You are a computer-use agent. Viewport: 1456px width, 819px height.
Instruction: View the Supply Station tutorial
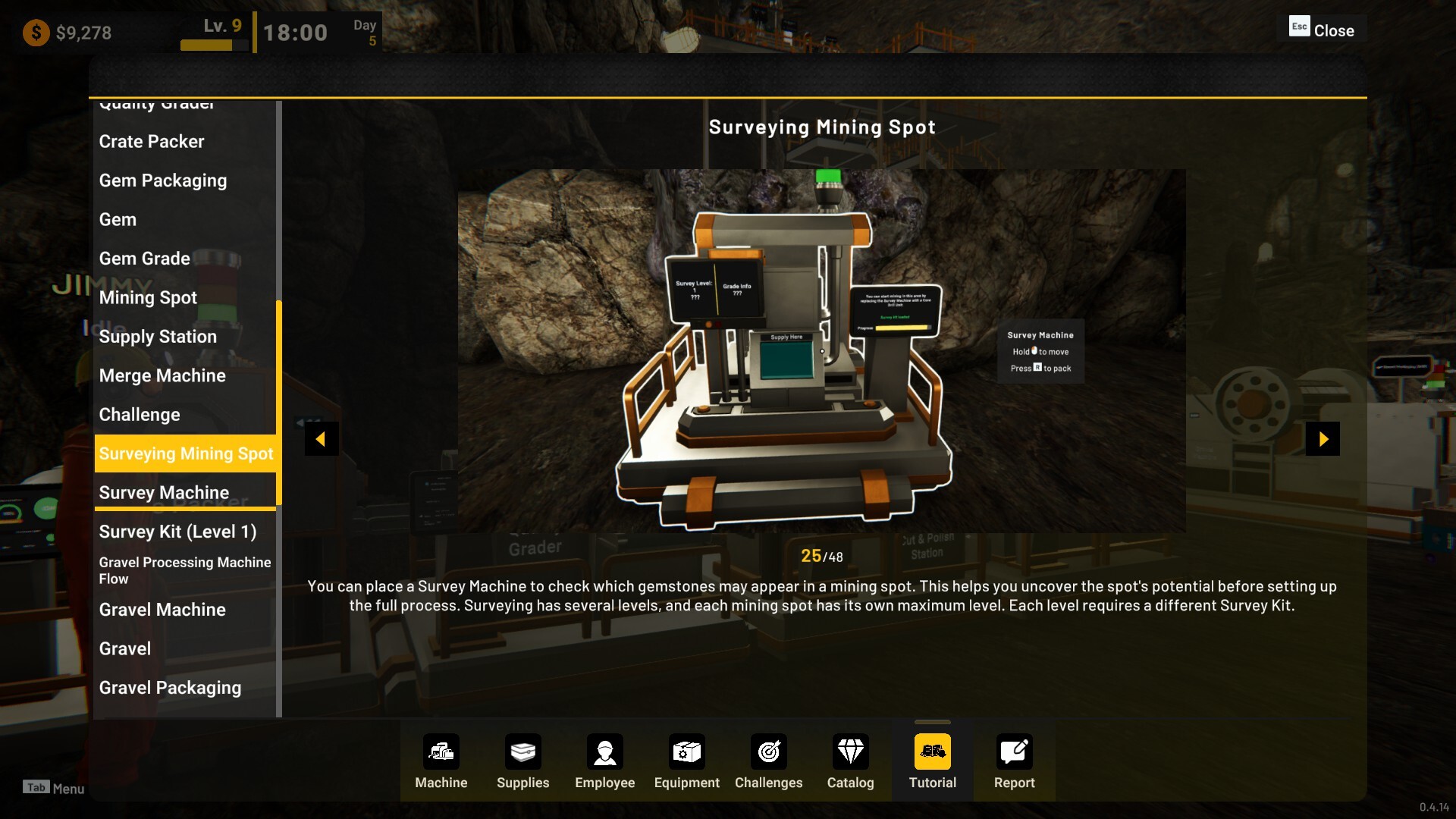pyautogui.click(x=158, y=337)
